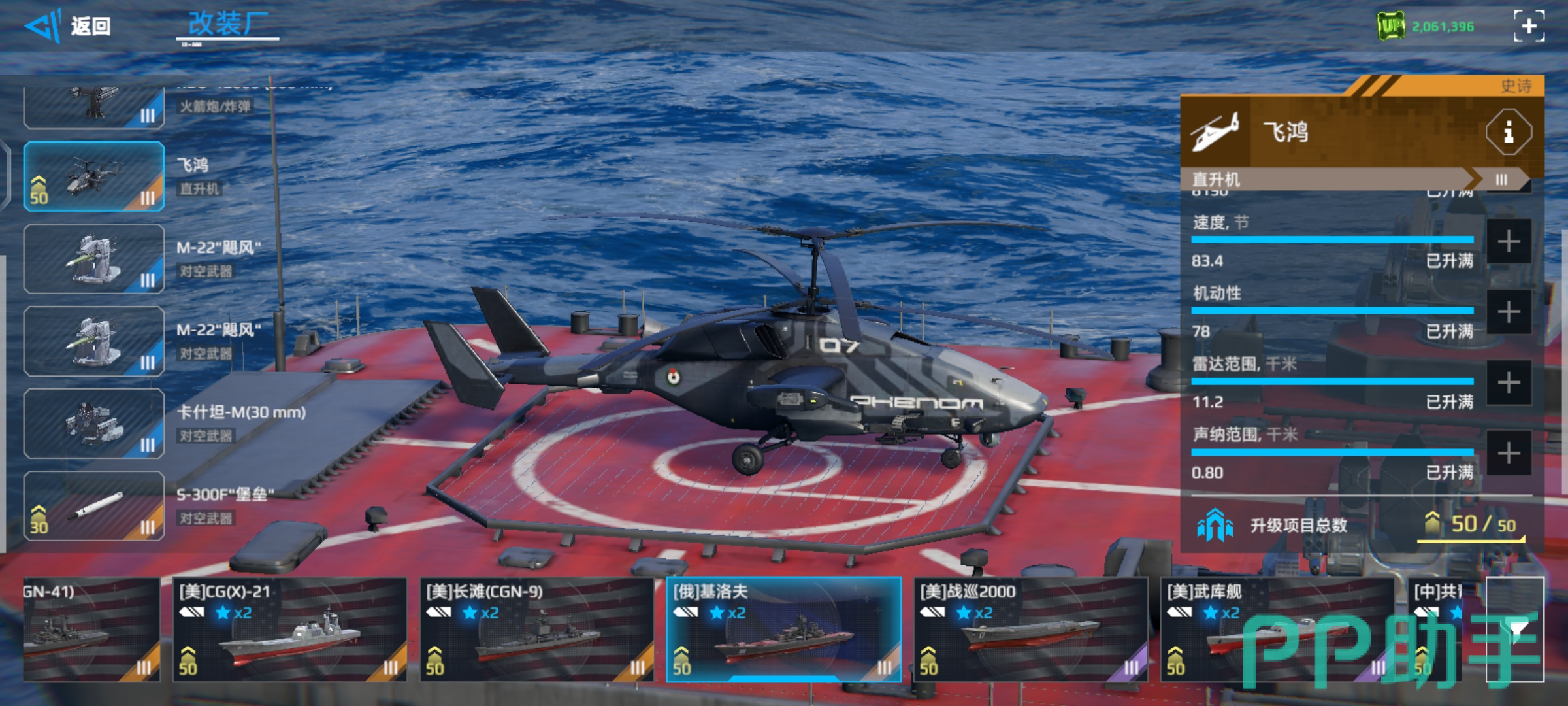
Task: Open the green UP currency counter
Action: [1426, 27]
